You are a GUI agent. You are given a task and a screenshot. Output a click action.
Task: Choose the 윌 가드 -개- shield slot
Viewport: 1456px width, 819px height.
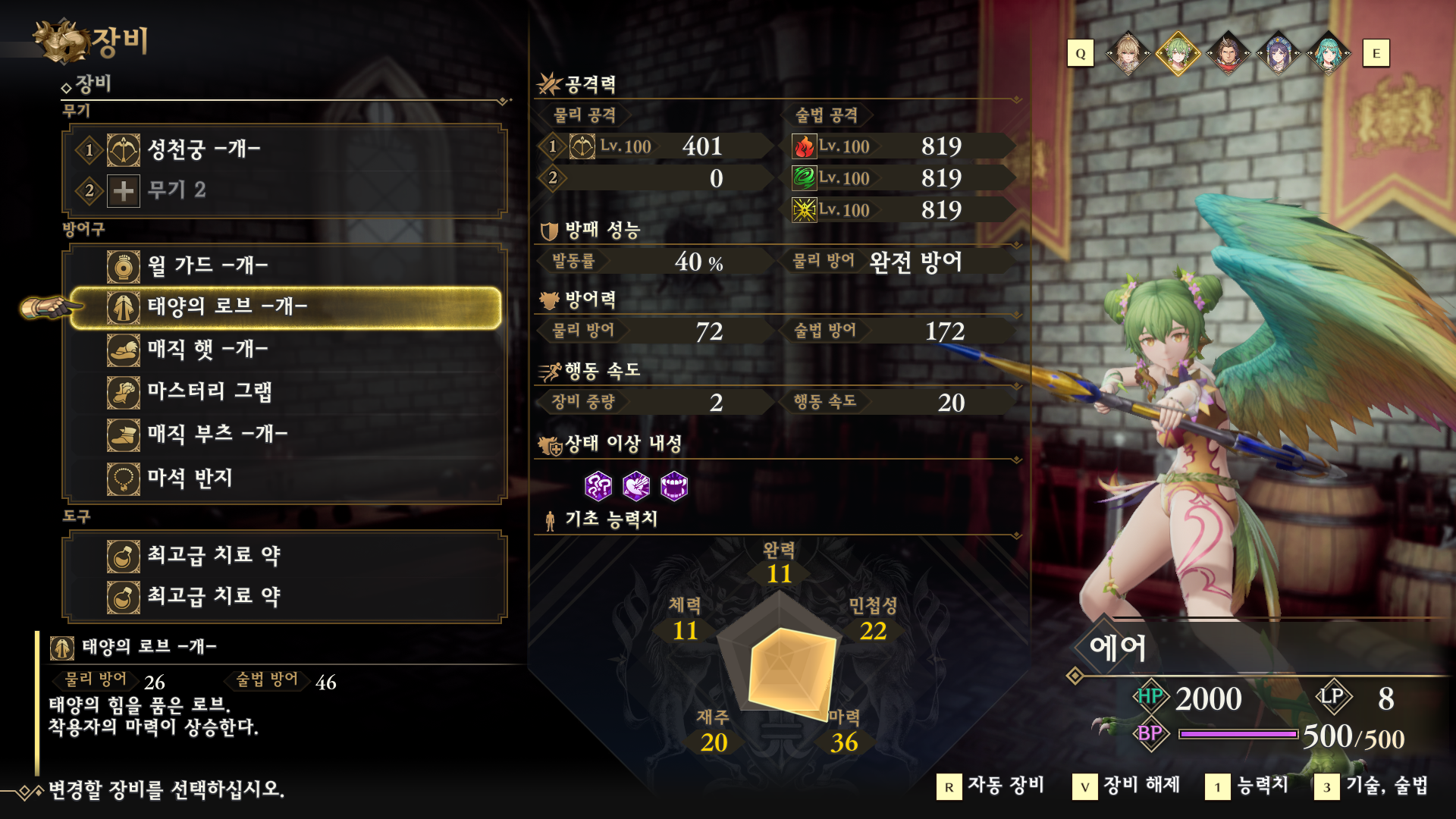(284, 266)
